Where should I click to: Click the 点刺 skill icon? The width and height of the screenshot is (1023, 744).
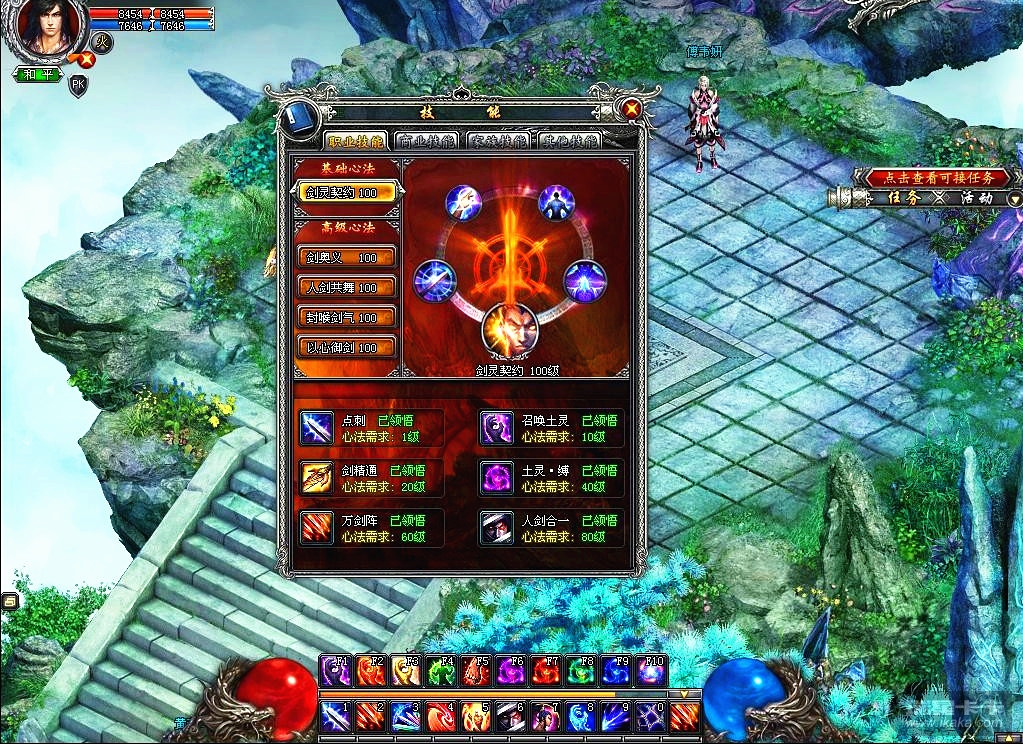(317, 428)
